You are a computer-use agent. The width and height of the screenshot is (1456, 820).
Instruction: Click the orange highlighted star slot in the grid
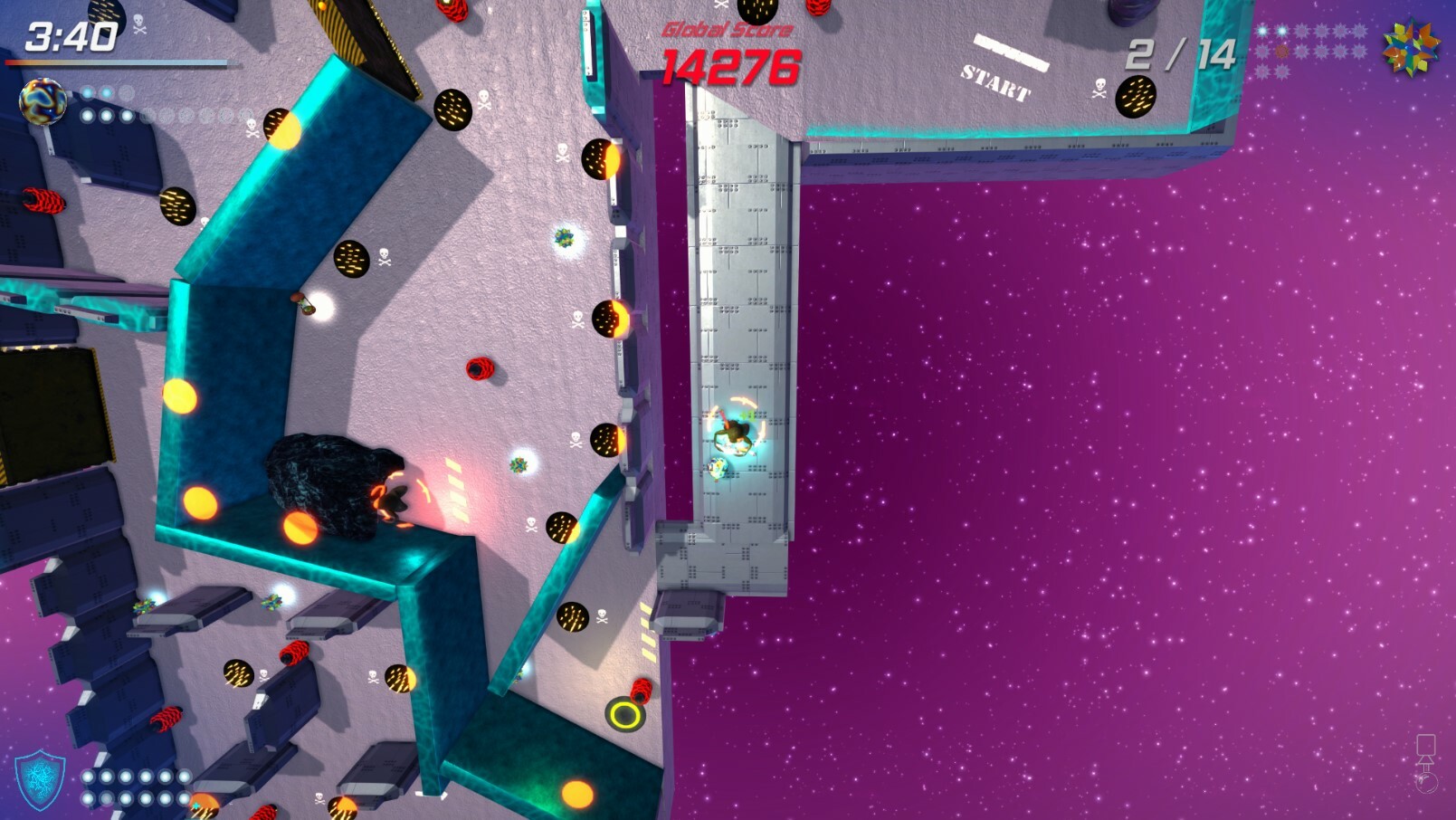click(x=1281, y=50)
